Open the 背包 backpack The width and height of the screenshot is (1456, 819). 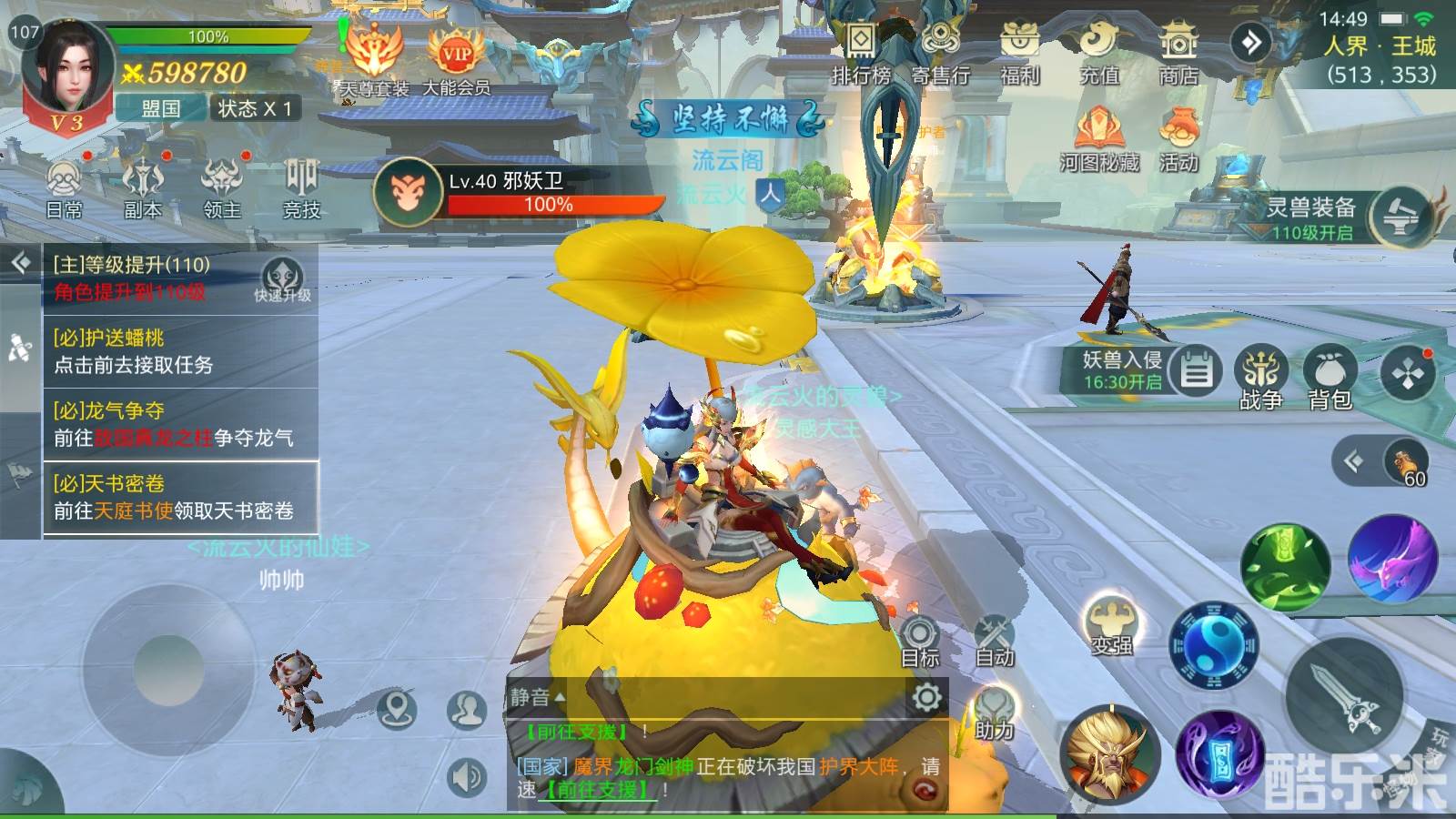1330,379
